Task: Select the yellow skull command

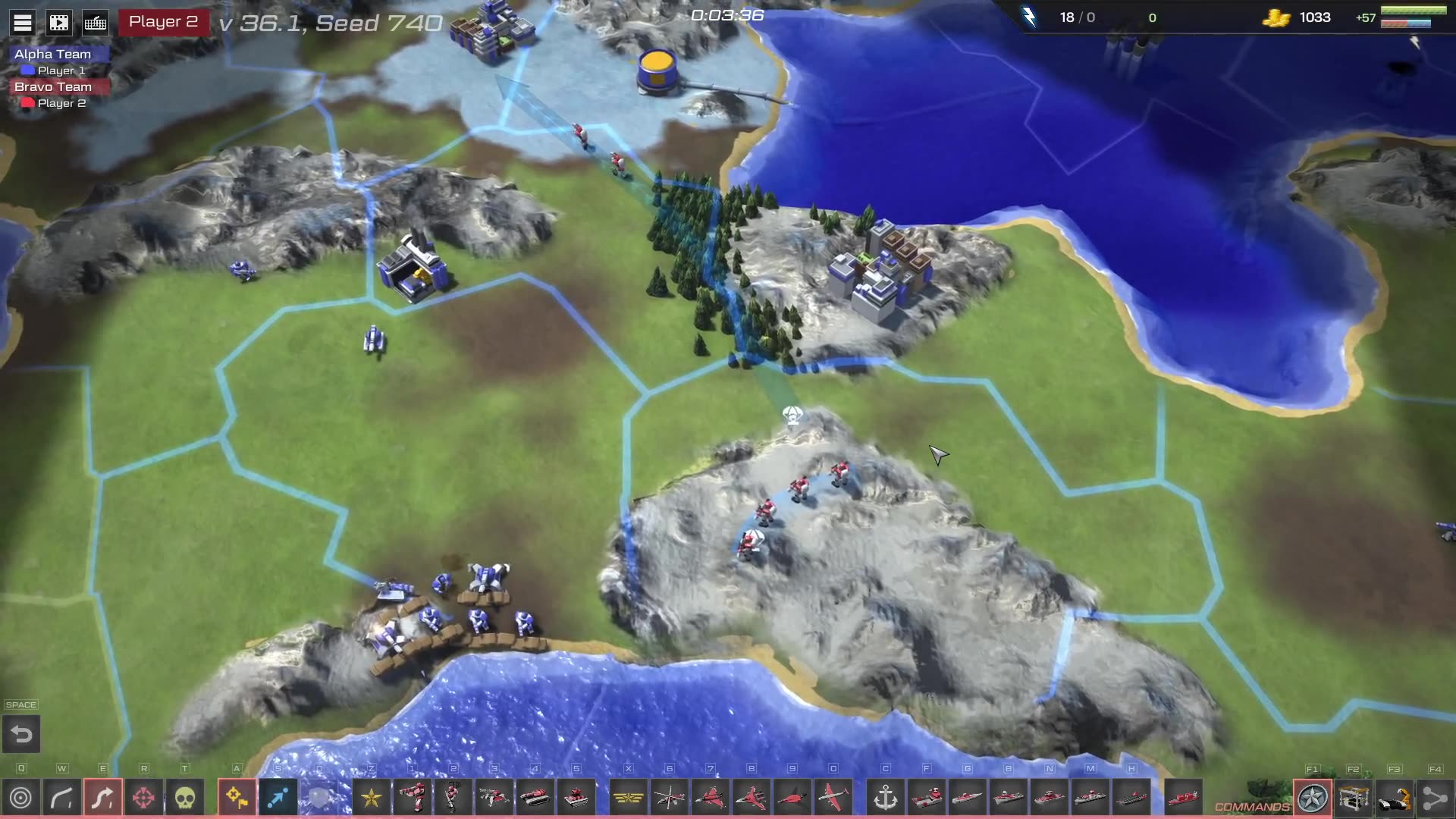Action: coord(185,798)
